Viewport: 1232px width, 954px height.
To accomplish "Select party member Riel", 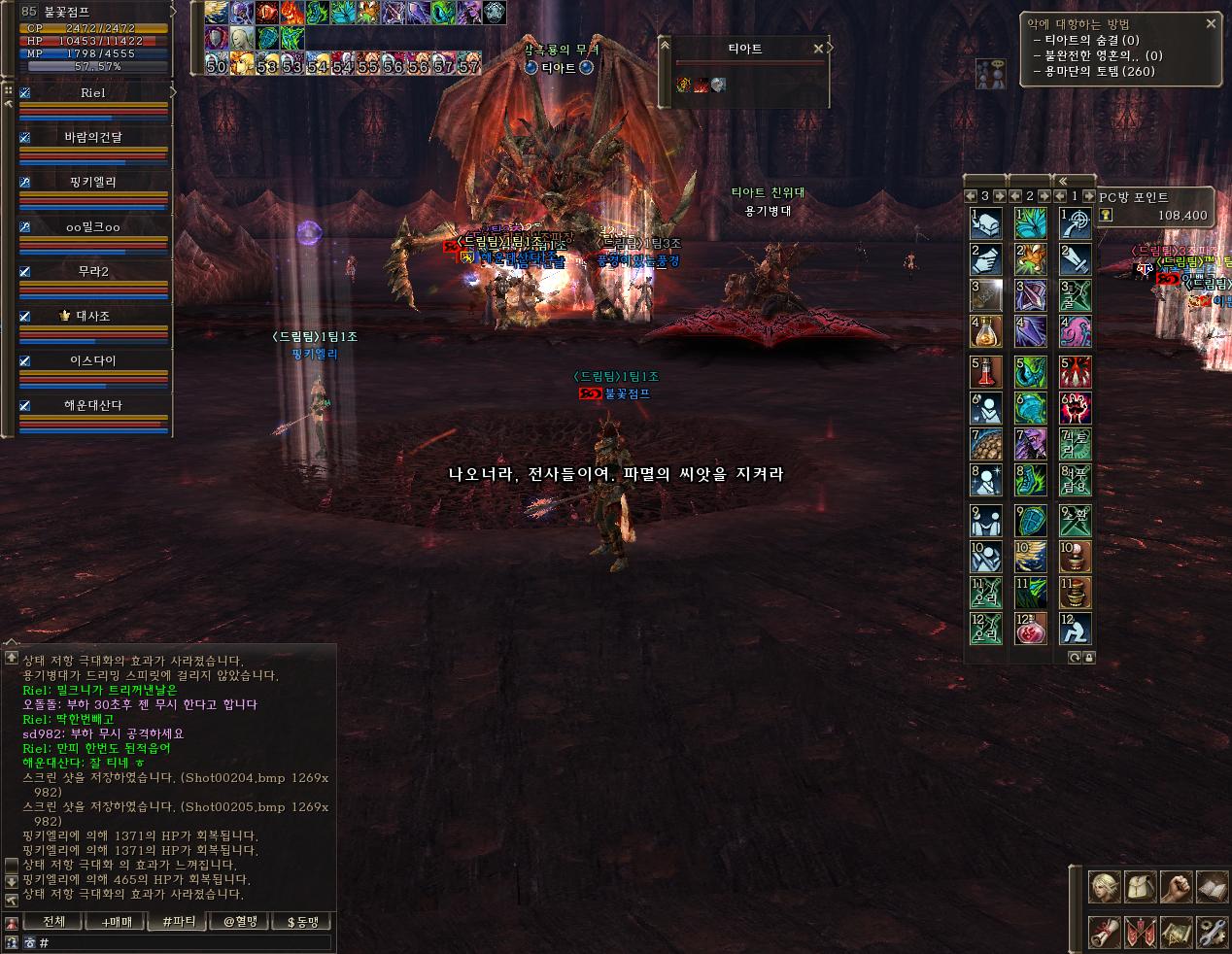I will pyautogui.click(x=93, y=93).
